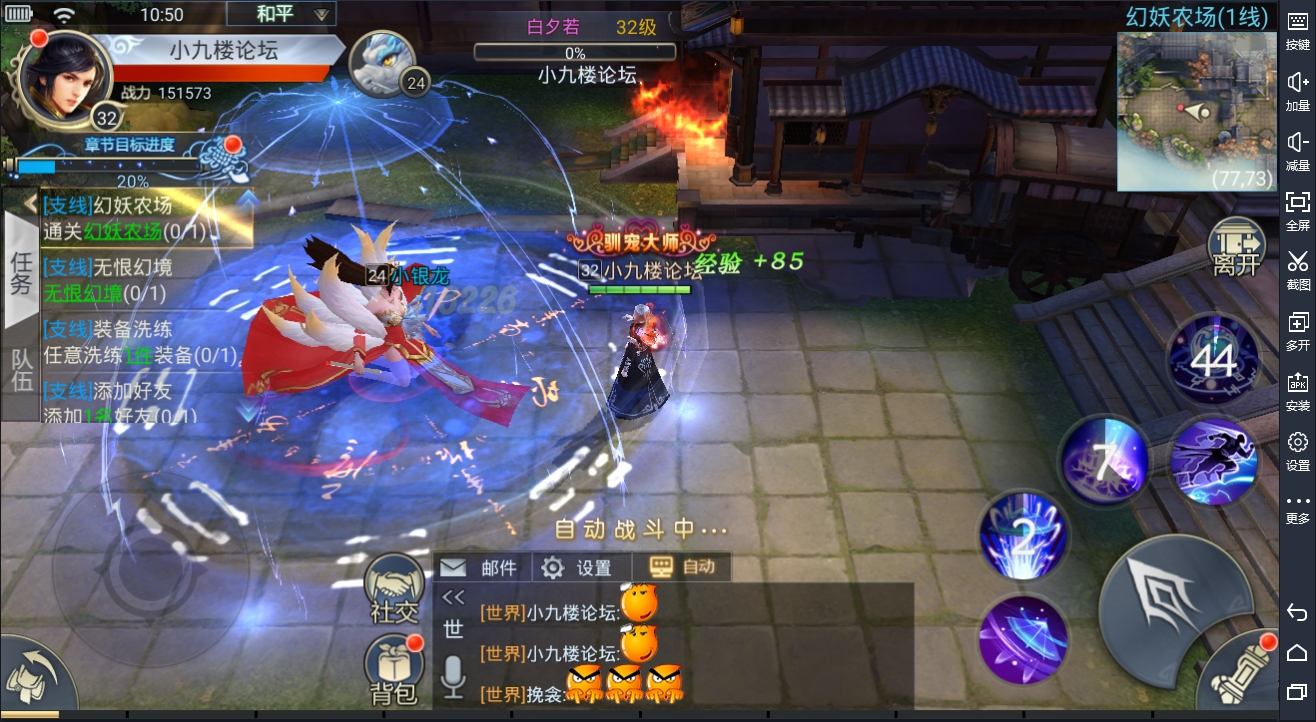Click the 离开 leave dungeon button
This screenshot has height=722, width=1316.
pos(1236,250)
